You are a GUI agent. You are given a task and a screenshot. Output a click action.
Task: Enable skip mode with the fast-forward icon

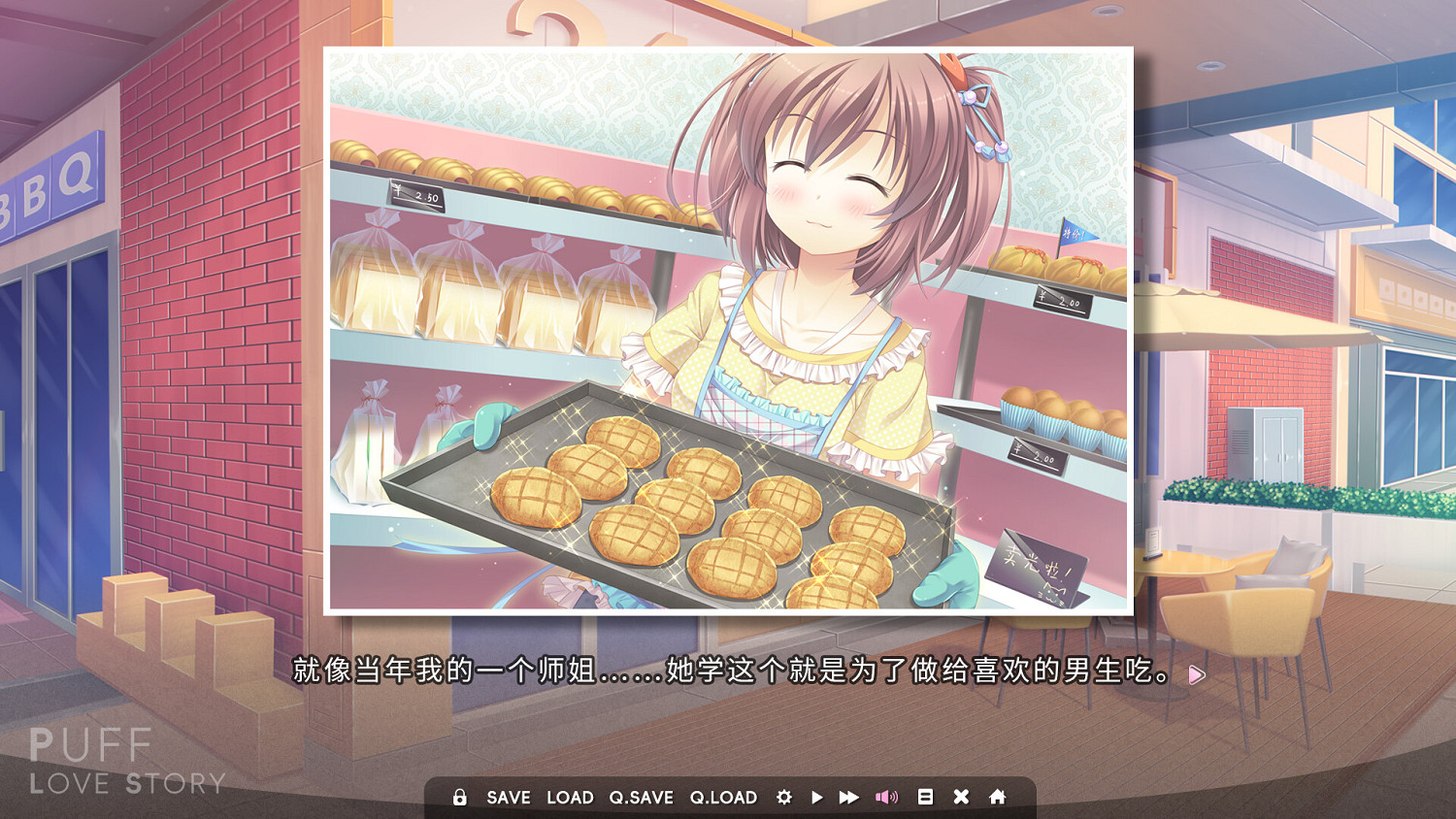pyautogui.click(x=846, y=797)
